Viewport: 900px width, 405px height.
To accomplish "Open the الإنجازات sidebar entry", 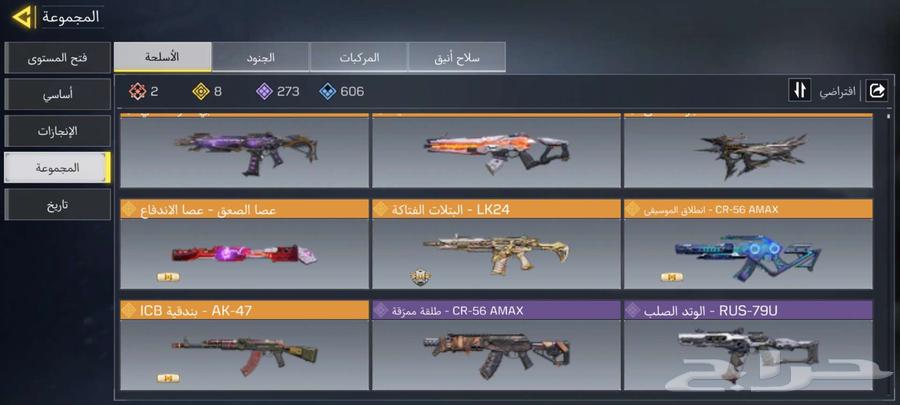I will tap(58, 130).
